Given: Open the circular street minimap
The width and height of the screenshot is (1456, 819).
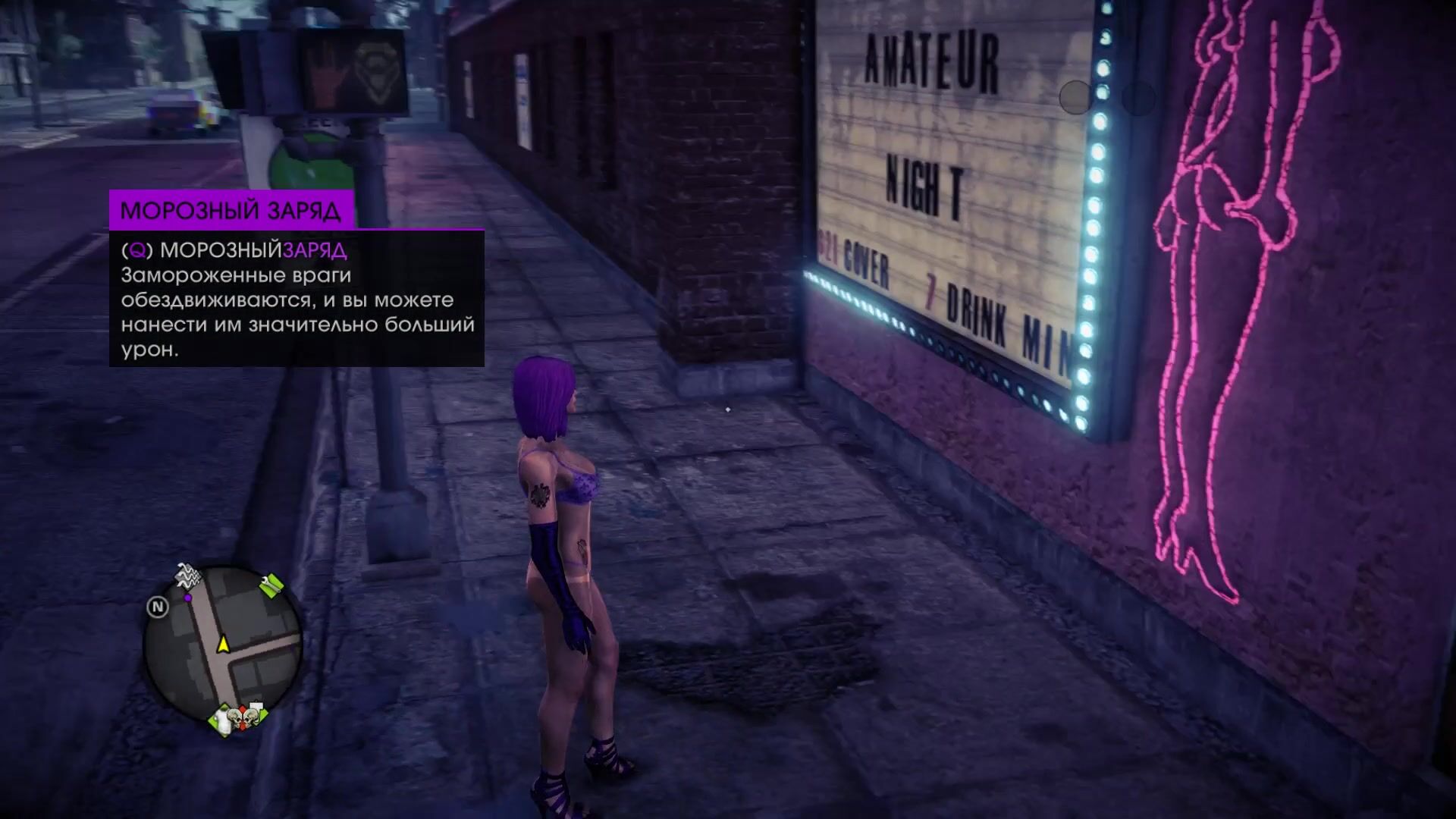Looking at the screenshot, I should pyautogui.click(x=224, y=645).
